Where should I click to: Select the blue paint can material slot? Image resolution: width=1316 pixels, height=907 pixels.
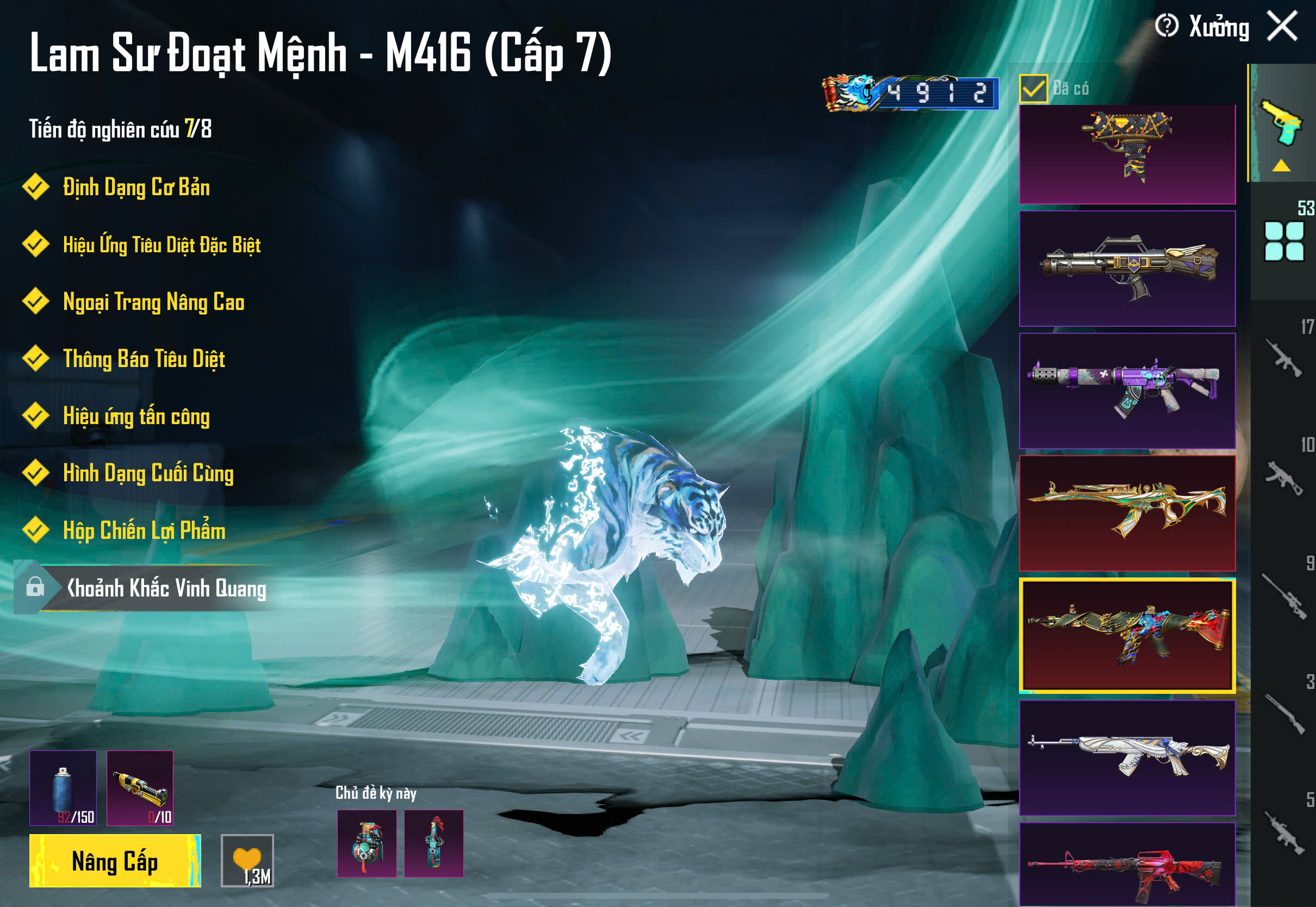(63, 788)
